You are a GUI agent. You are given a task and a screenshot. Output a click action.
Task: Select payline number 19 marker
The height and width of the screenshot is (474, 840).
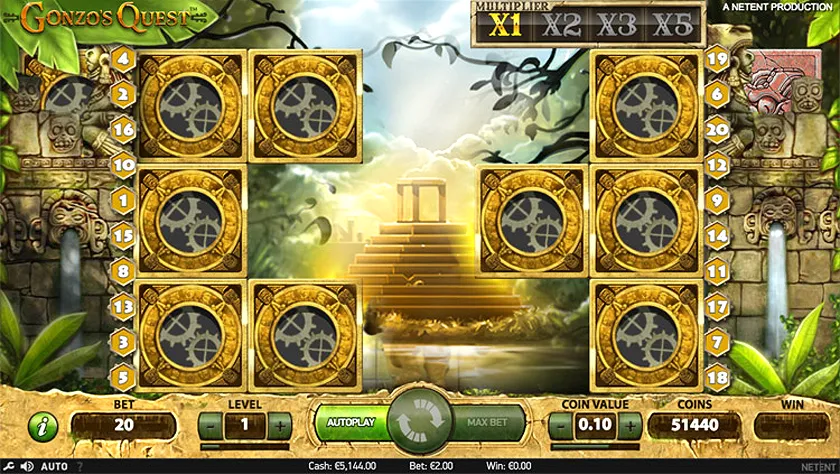[716, 58]
